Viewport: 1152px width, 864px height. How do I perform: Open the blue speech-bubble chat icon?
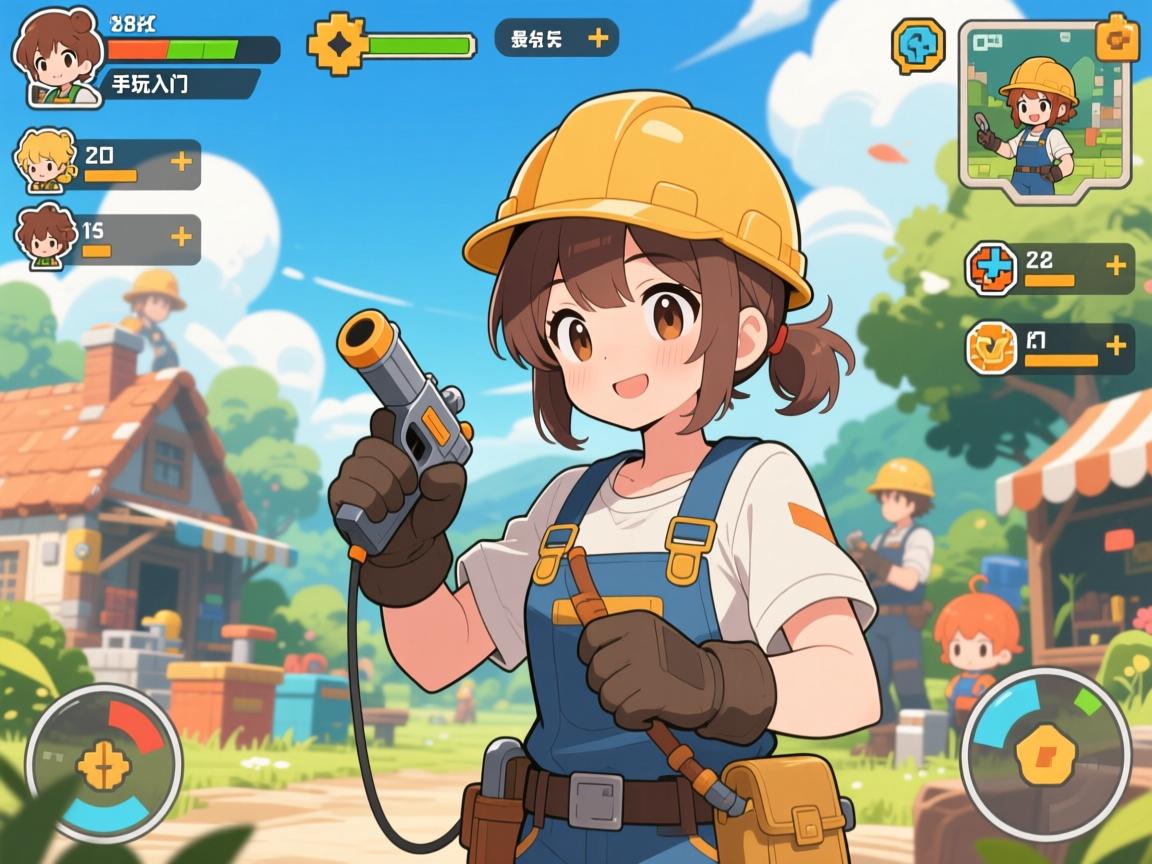click(x=917, y=46)
